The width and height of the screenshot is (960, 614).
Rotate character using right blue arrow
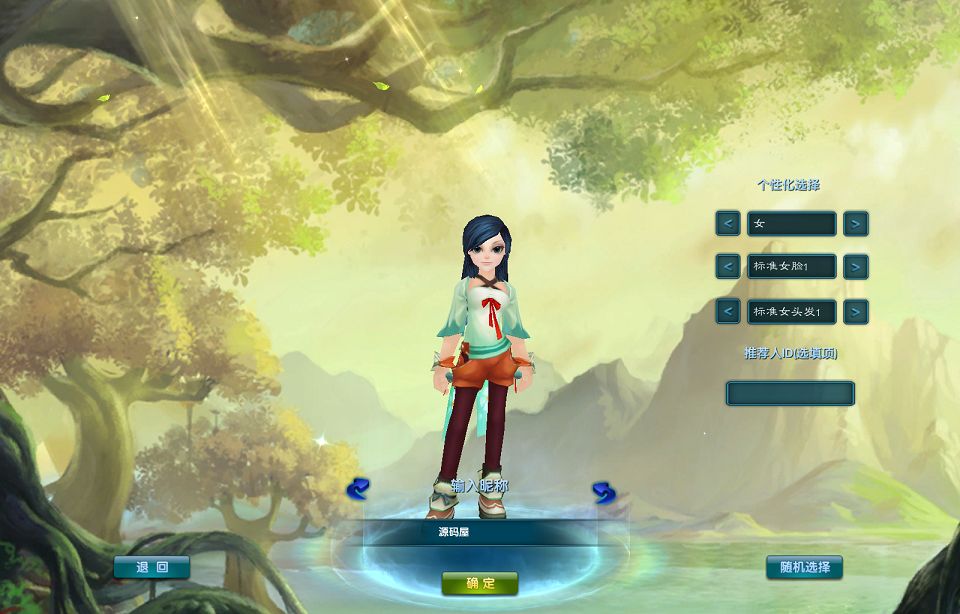point(603,492)
